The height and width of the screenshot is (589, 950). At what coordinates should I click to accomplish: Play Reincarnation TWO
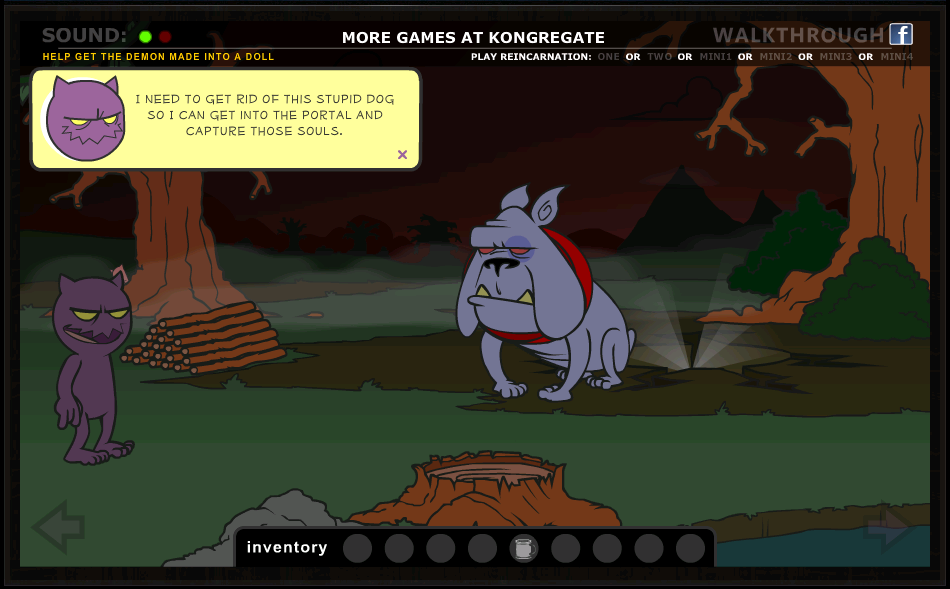tap(659, 57)
